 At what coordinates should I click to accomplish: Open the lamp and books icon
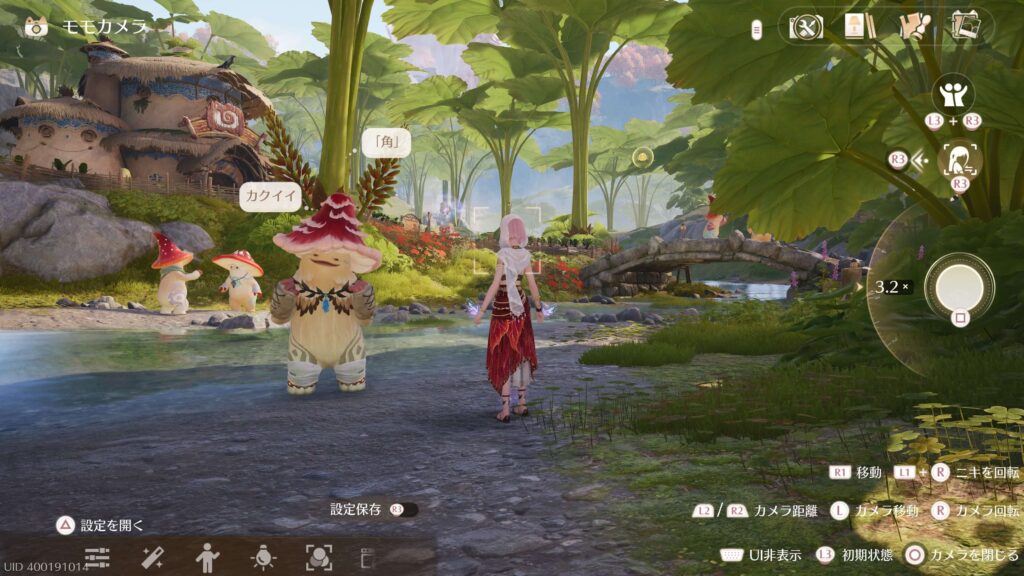[854, 26]
